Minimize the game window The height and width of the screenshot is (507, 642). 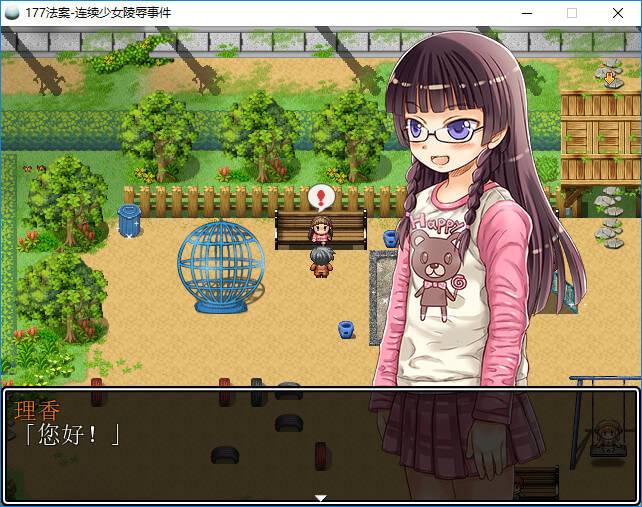(x=526, y=13)
